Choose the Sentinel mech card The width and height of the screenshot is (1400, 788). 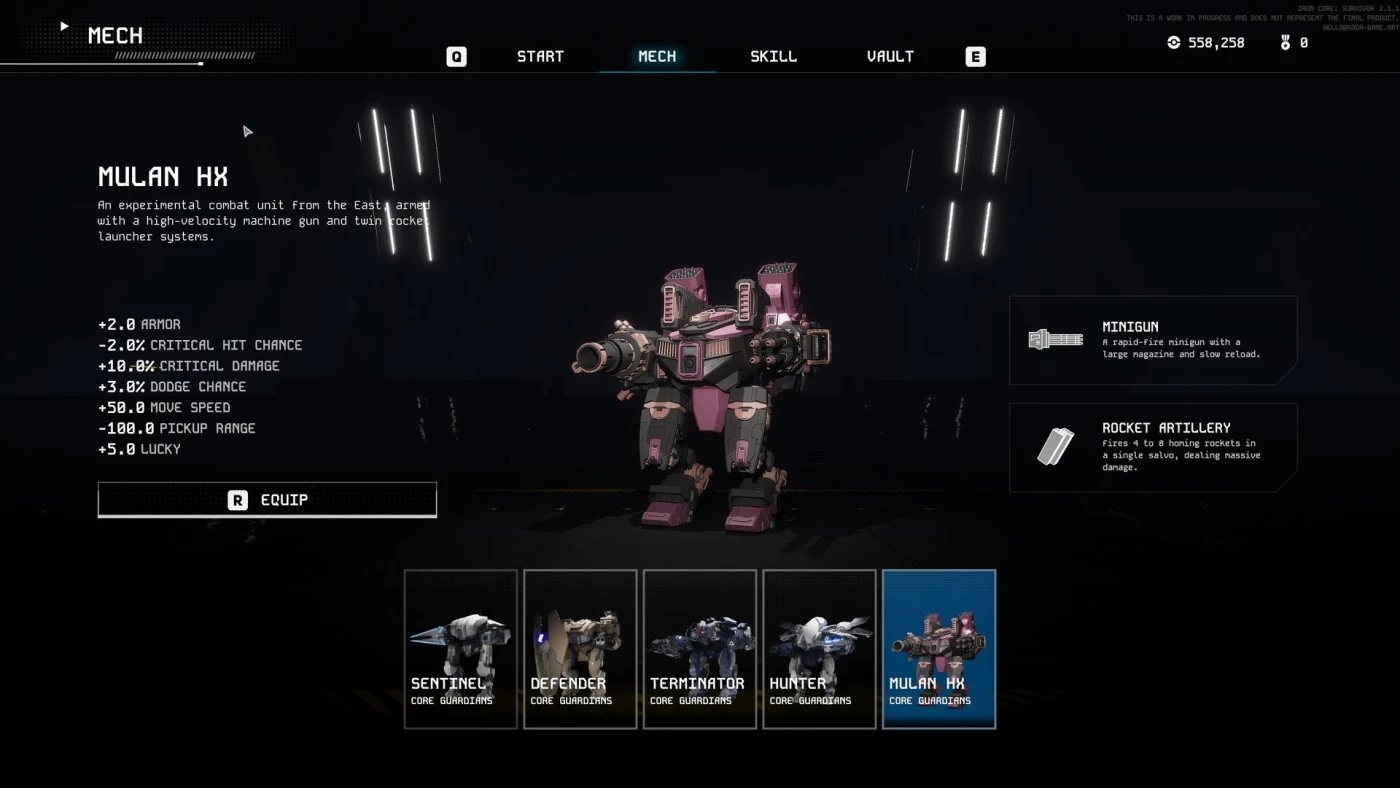click(461, 648)
